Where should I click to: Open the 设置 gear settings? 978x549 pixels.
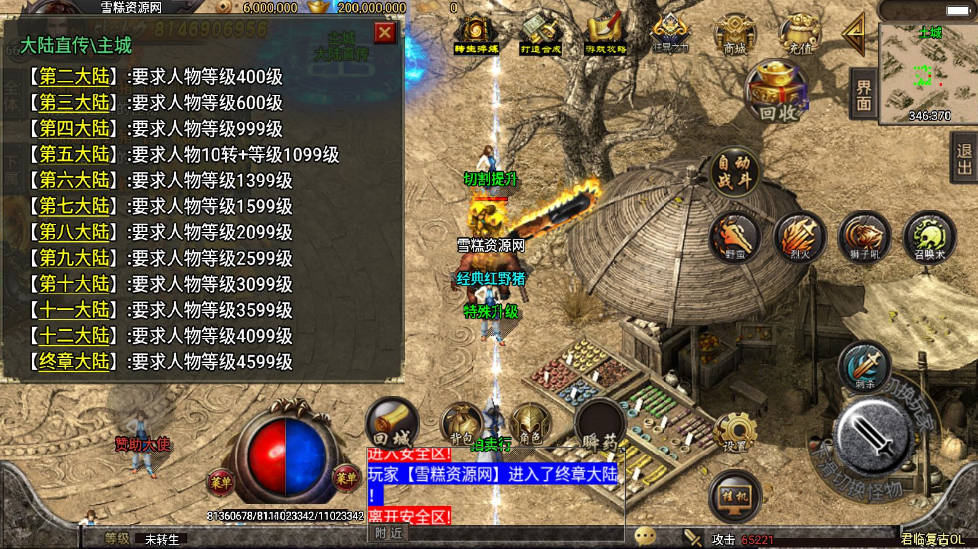[x=735, y=434]
